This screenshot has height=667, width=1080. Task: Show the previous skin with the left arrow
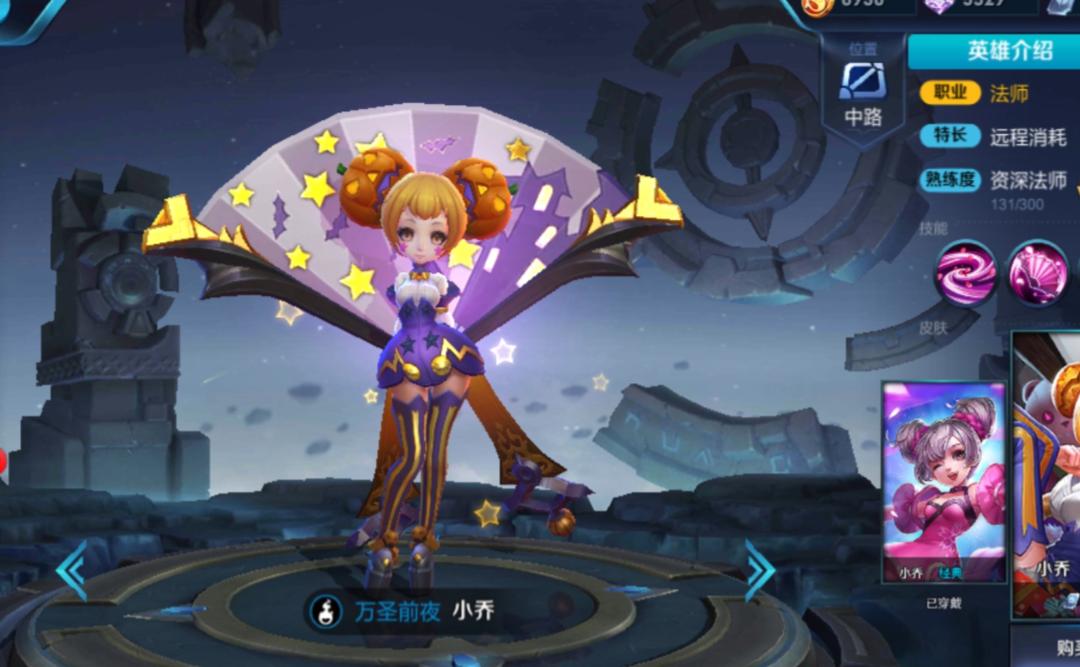71,571
